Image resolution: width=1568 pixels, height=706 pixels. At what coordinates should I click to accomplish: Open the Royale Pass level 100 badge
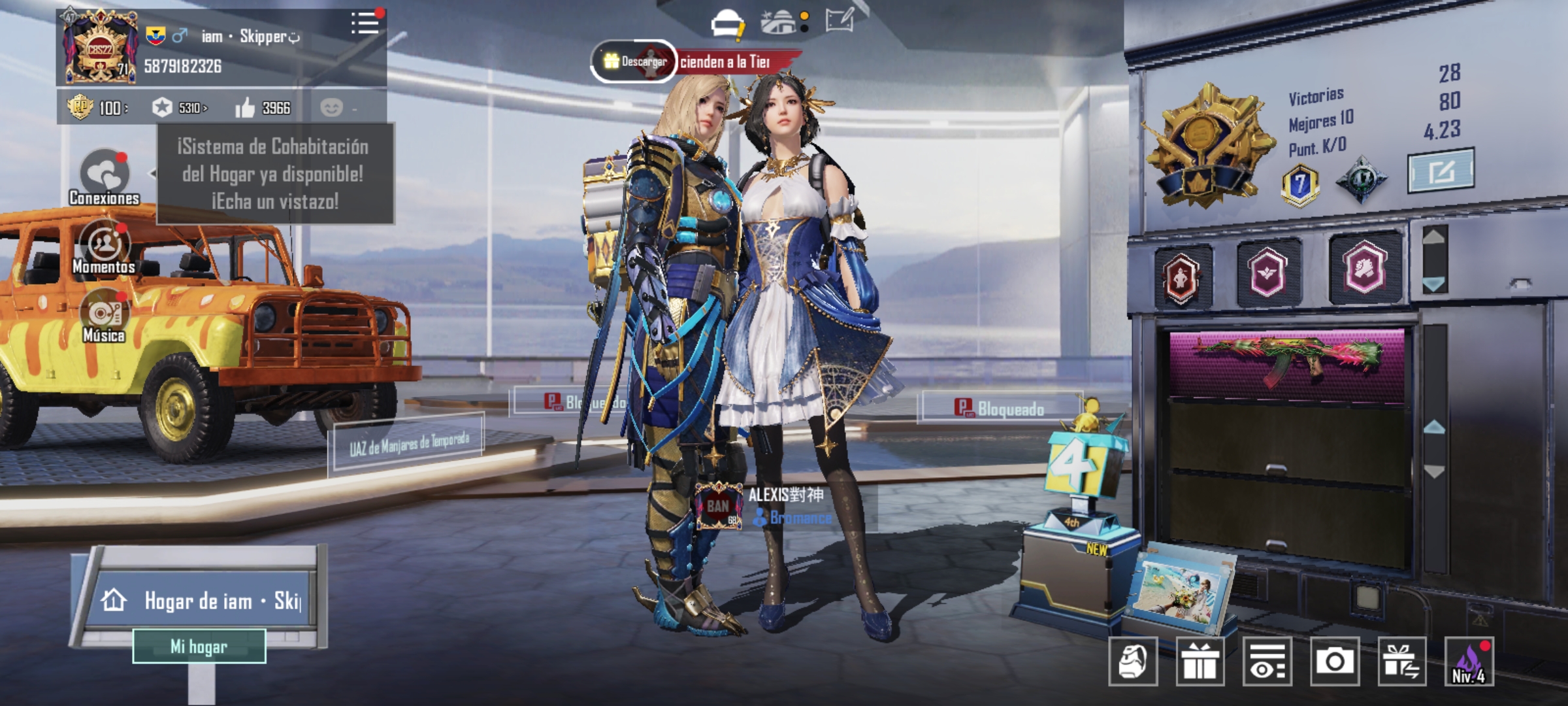[97, 108]
